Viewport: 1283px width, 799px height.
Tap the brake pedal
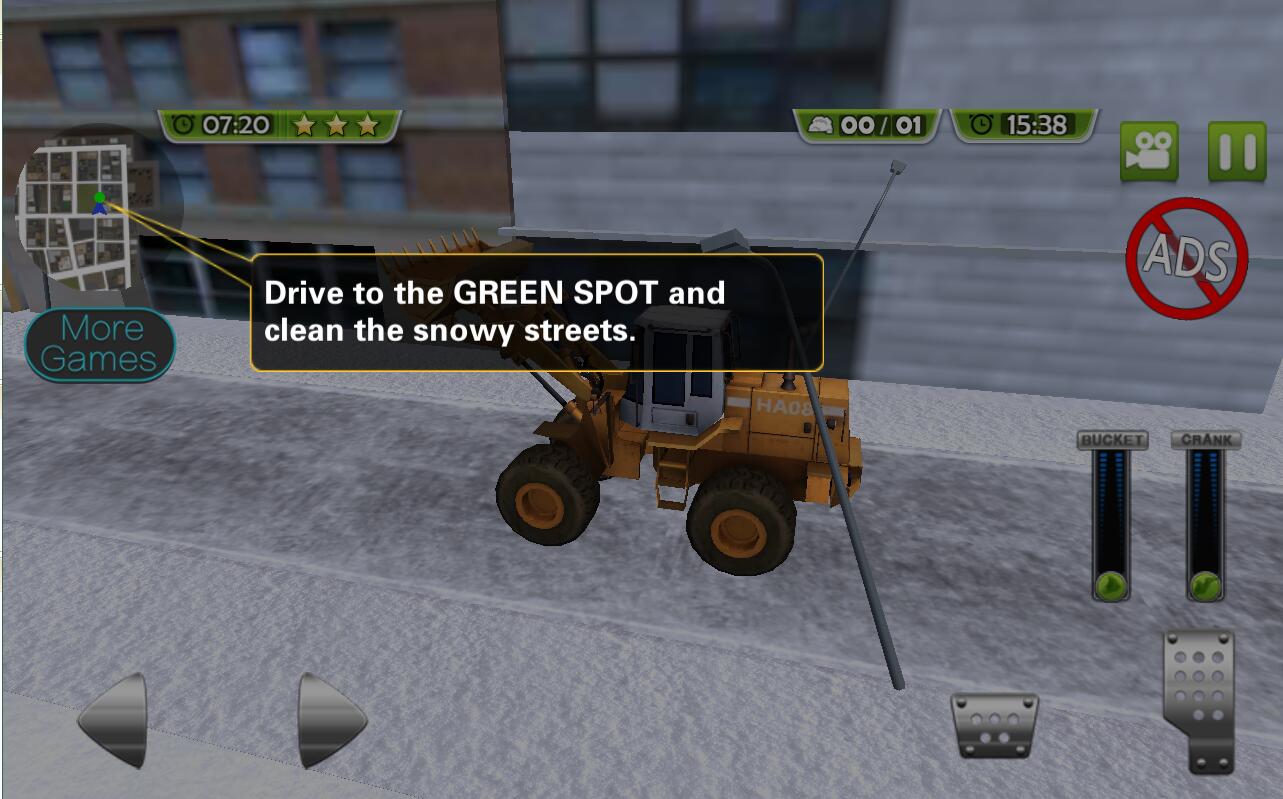(x=993, y=725)
